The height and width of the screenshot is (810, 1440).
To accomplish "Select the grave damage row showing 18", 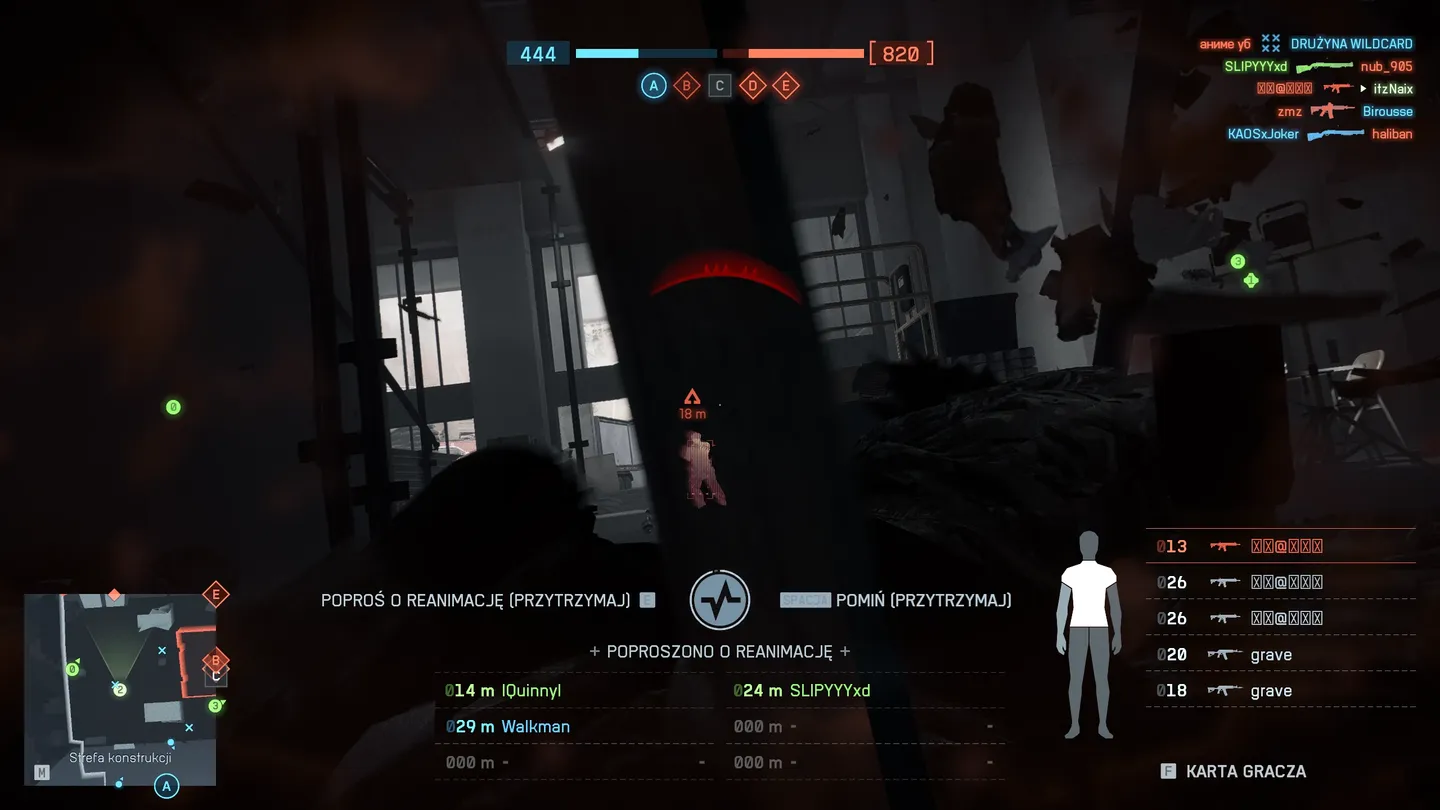I will pyautogui.click(x=1280, y=691).
